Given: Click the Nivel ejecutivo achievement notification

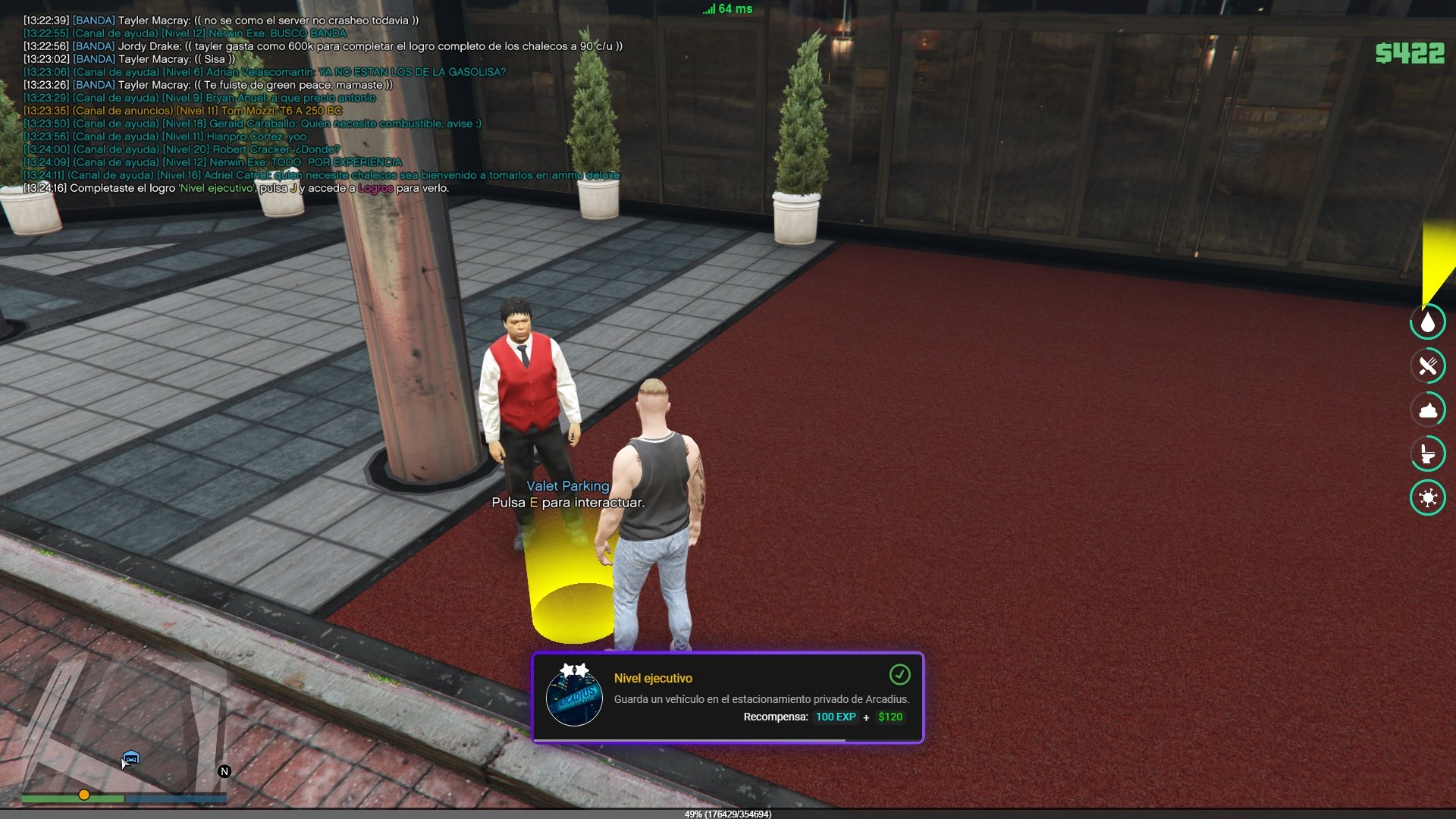Looking at the screenshot, I should (727, 698).
